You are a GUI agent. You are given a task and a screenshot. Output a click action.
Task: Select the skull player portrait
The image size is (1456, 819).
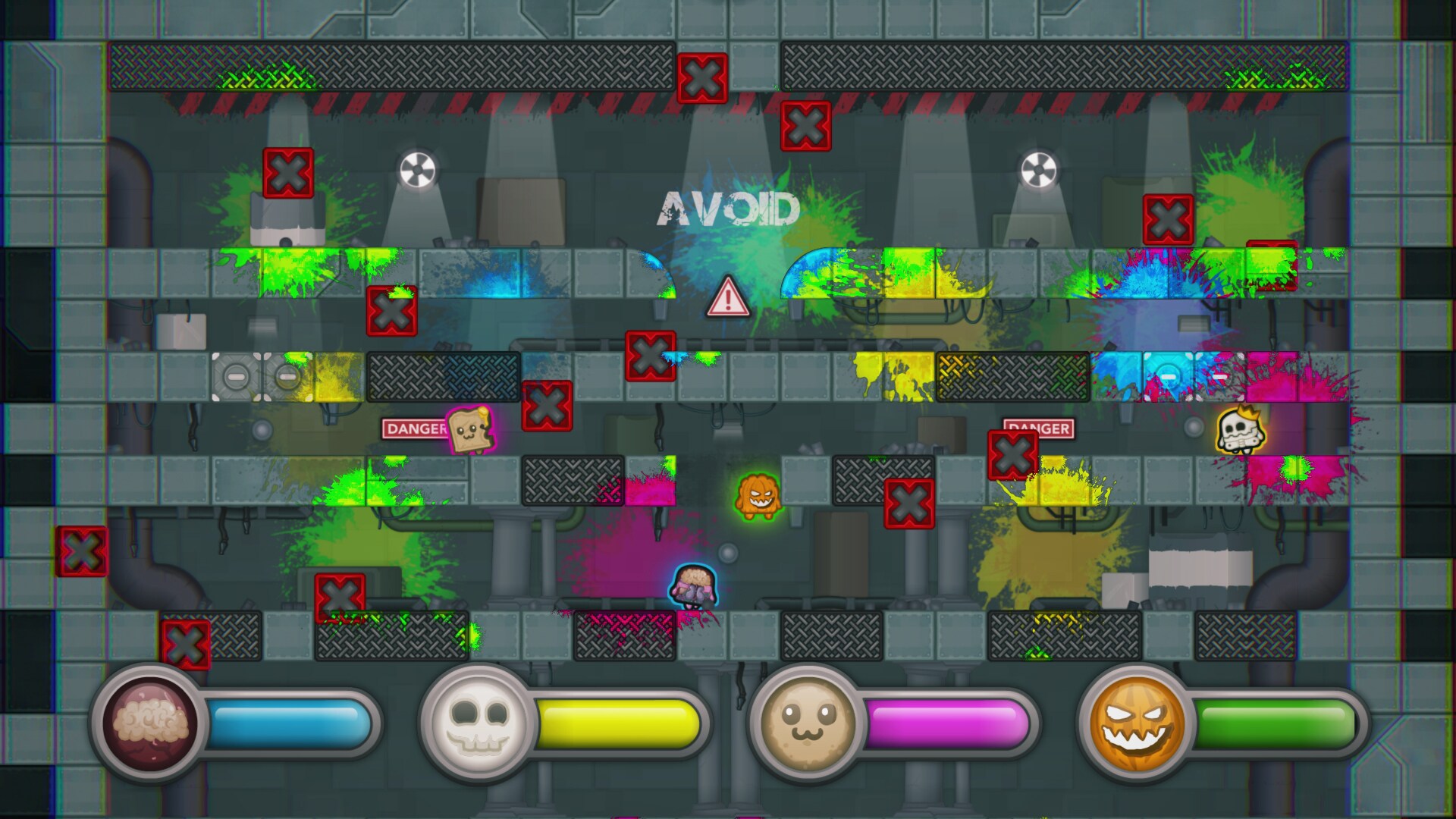478,723
